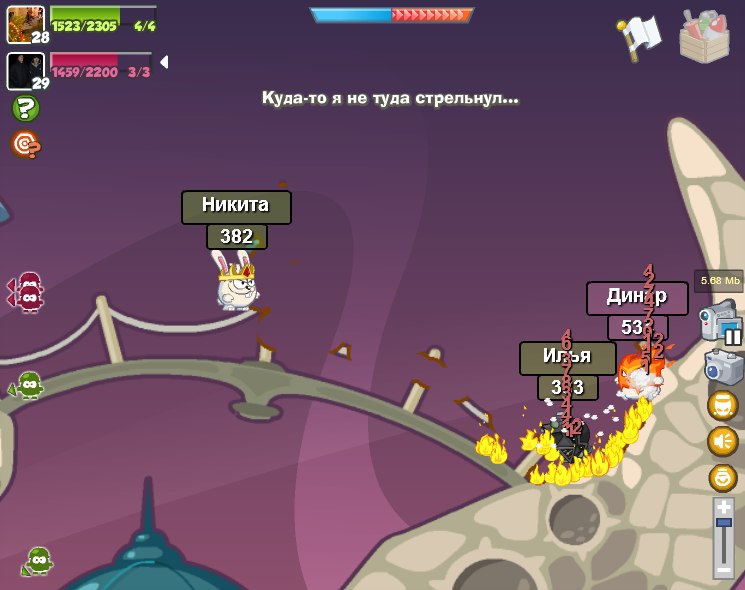Click the orange target icon
745x590 pixels.
(x=25, y=144)
